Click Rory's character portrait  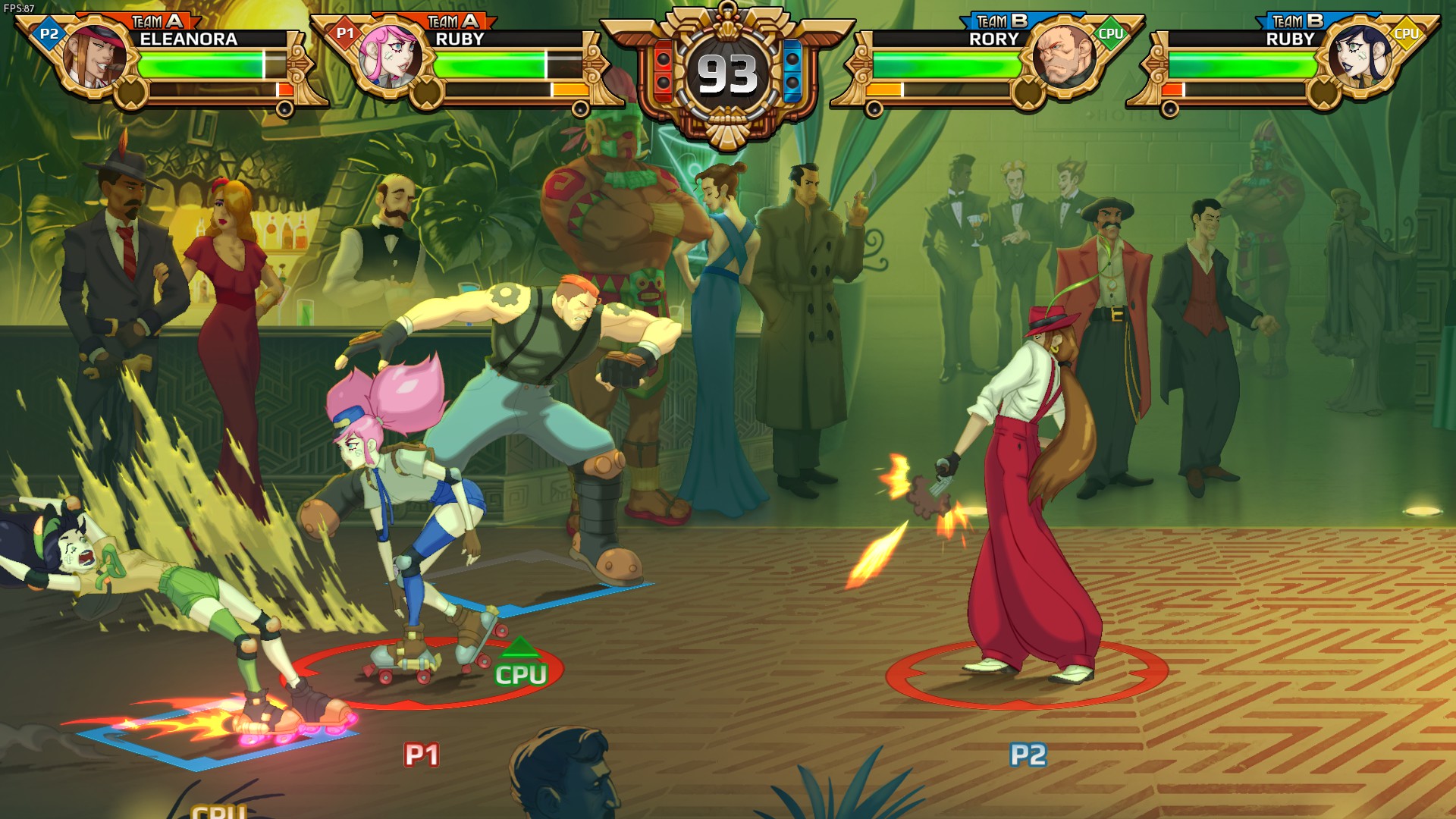(x=1065, y=57)
